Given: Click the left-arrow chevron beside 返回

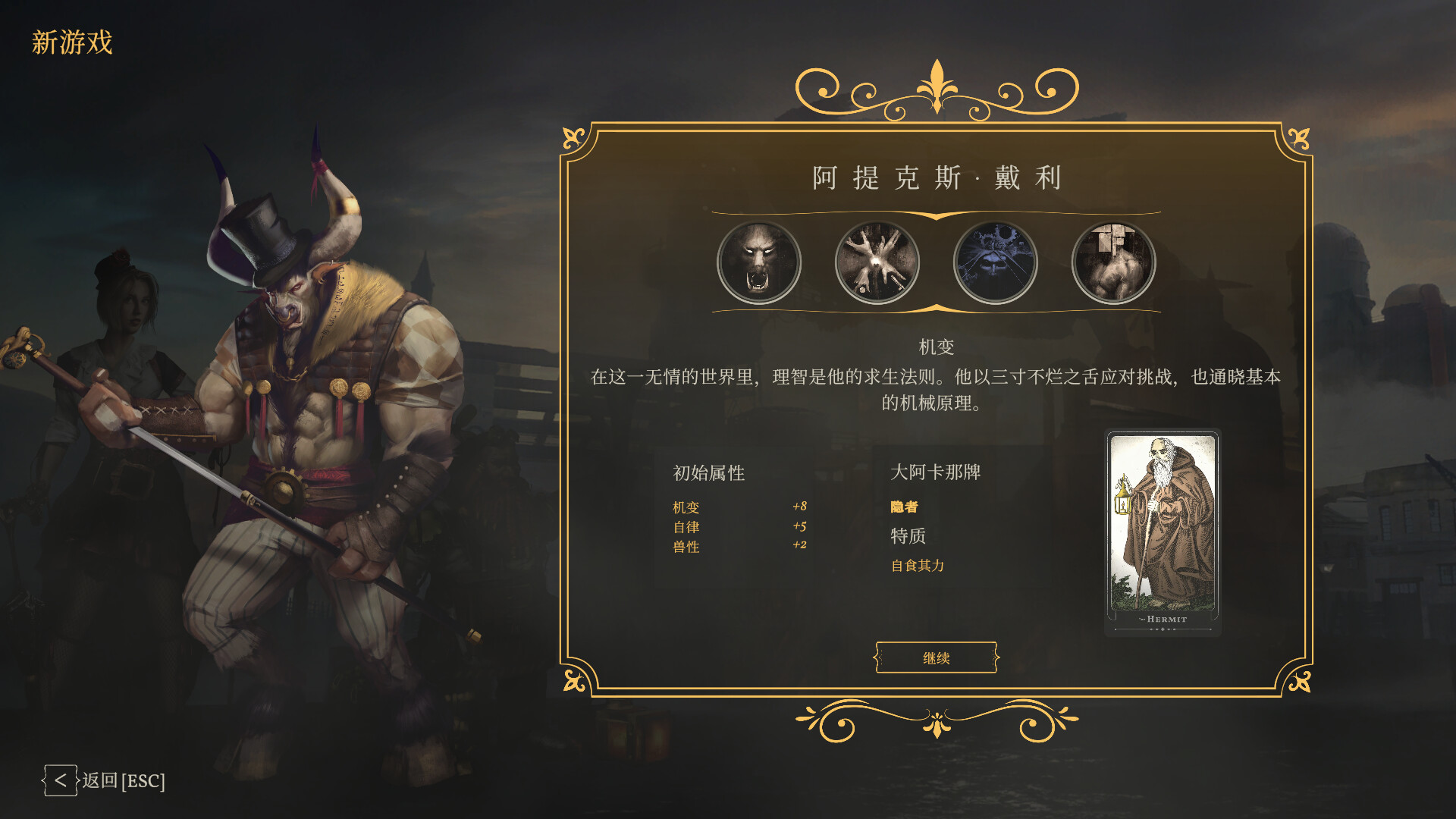Looking at the screenshot, I should [61, 780].
